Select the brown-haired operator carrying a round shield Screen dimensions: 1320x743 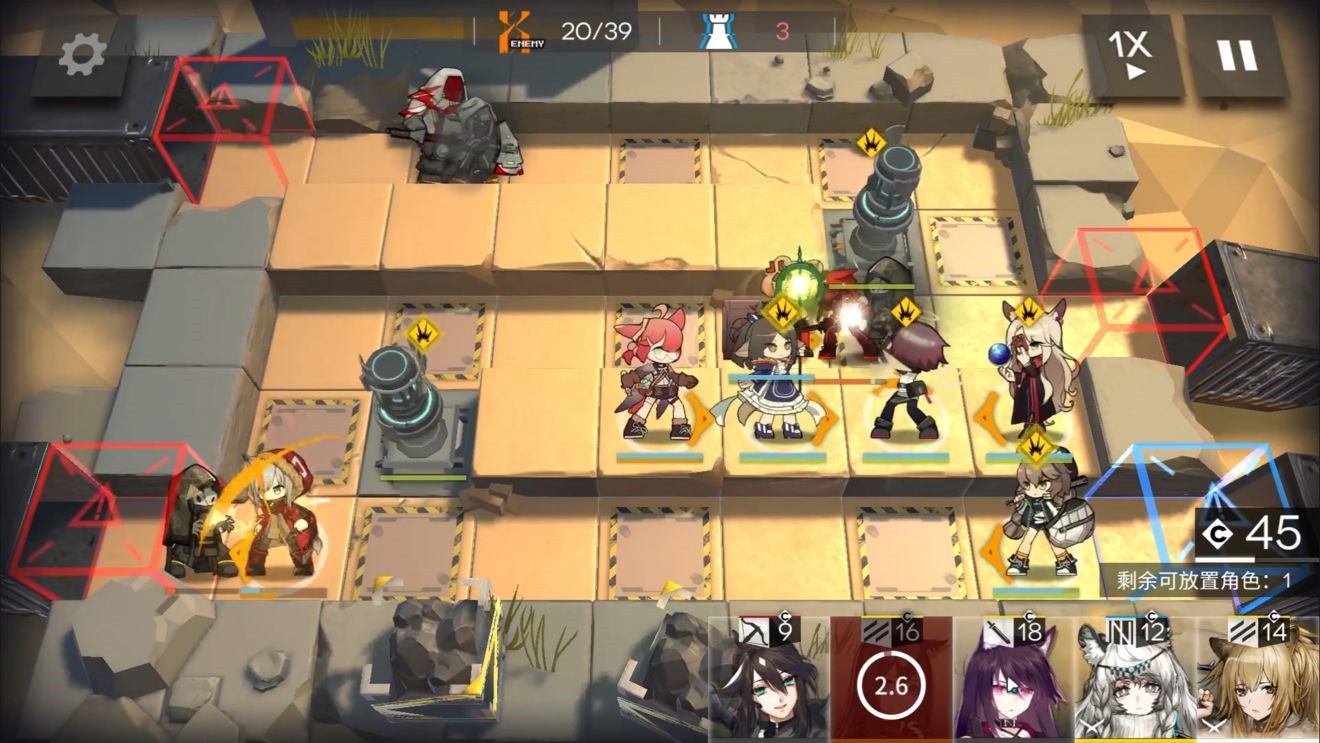click(1040, 520)
